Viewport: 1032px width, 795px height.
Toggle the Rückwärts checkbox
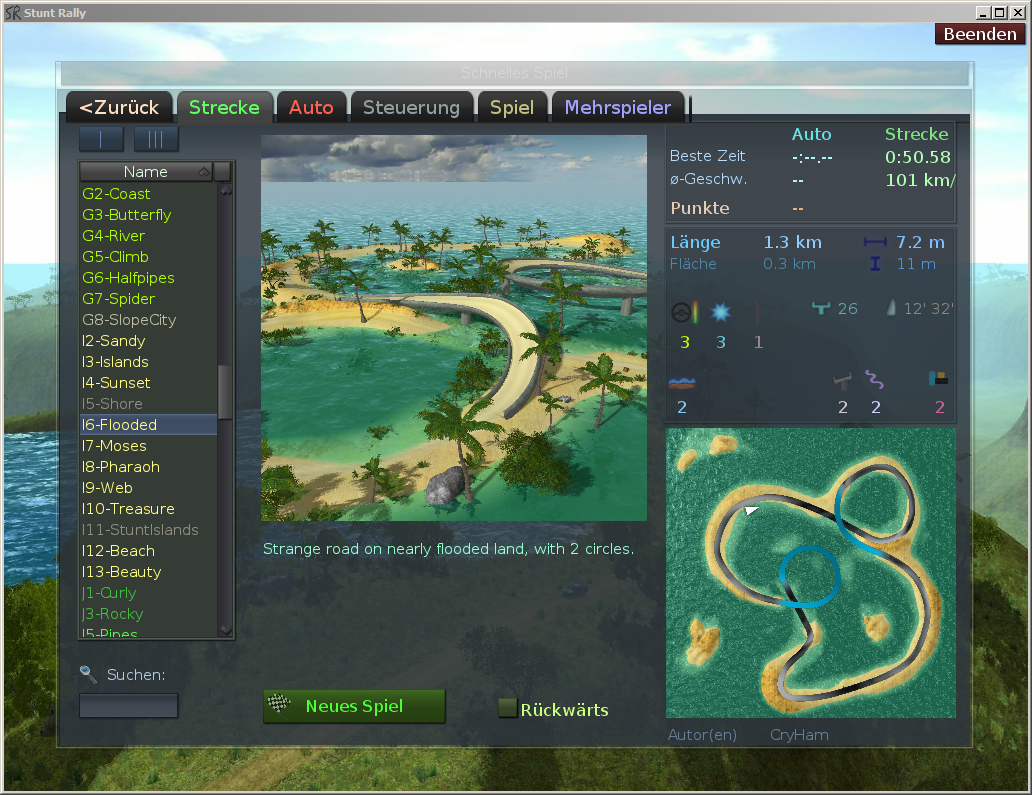[x=508, y=709]
